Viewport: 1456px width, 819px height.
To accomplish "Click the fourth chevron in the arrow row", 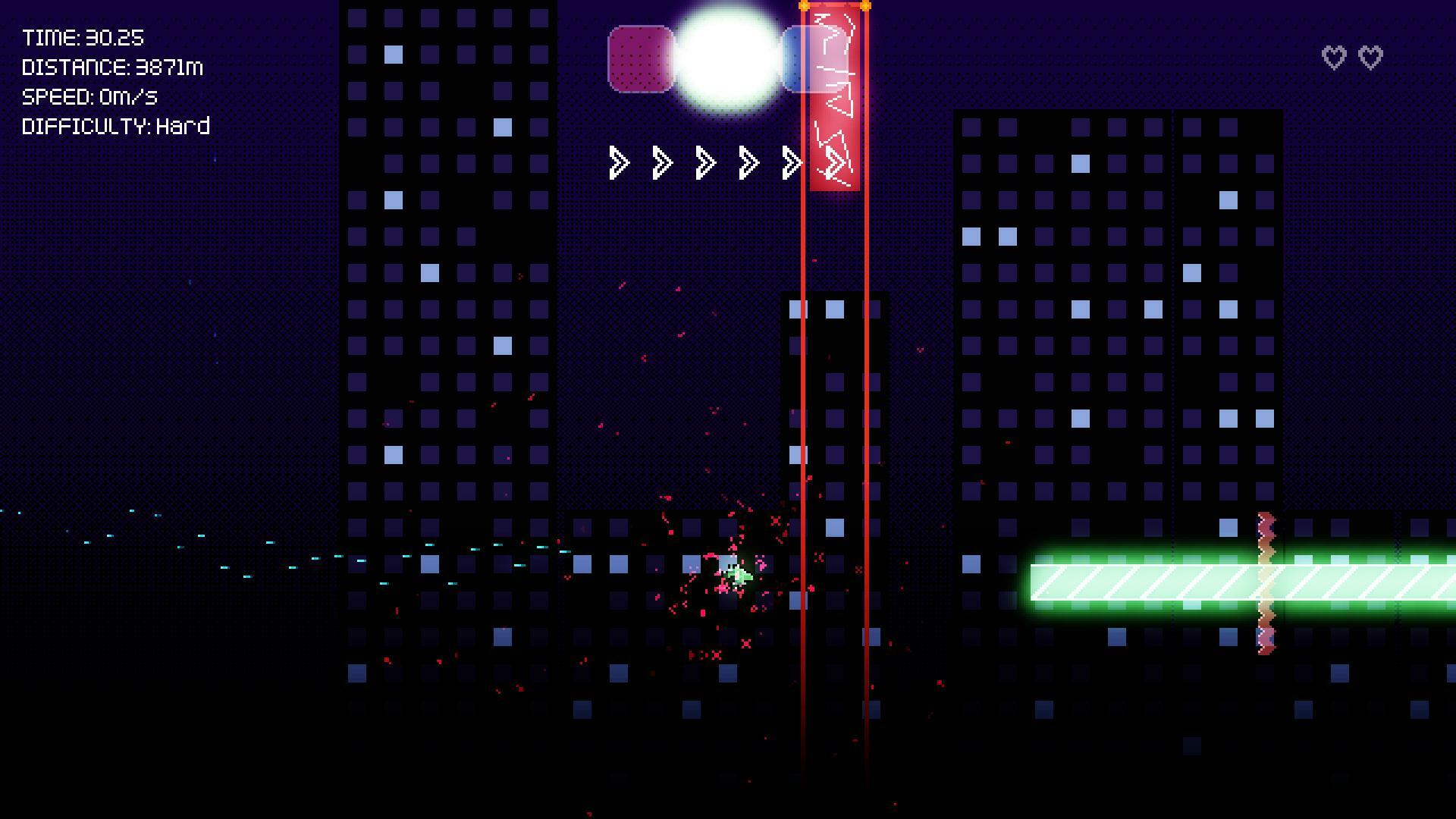I will coord(748,162).
